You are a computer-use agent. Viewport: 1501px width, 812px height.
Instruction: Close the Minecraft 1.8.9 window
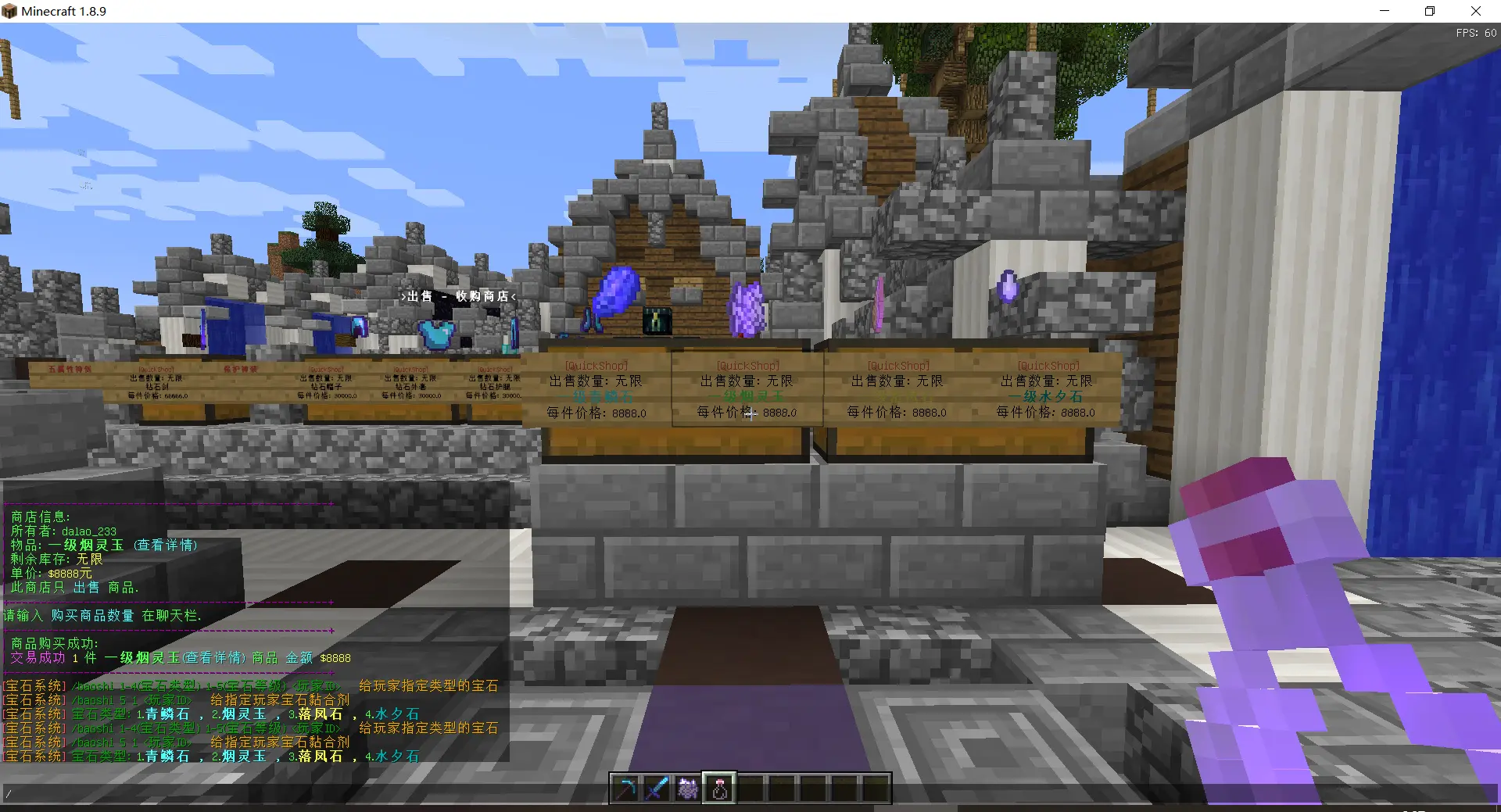(x=1475, y=11)
